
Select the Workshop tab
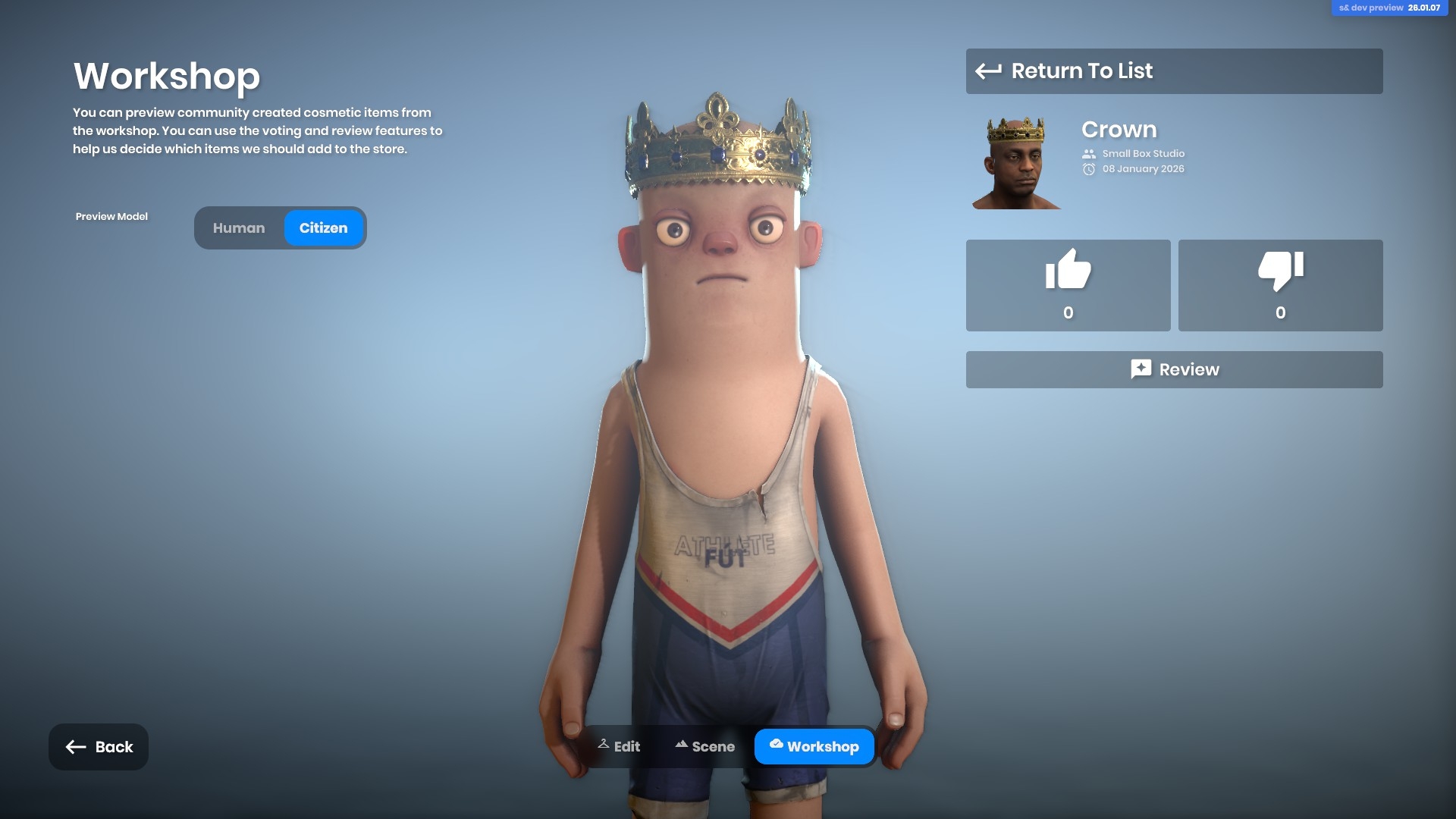pos(814,747)
